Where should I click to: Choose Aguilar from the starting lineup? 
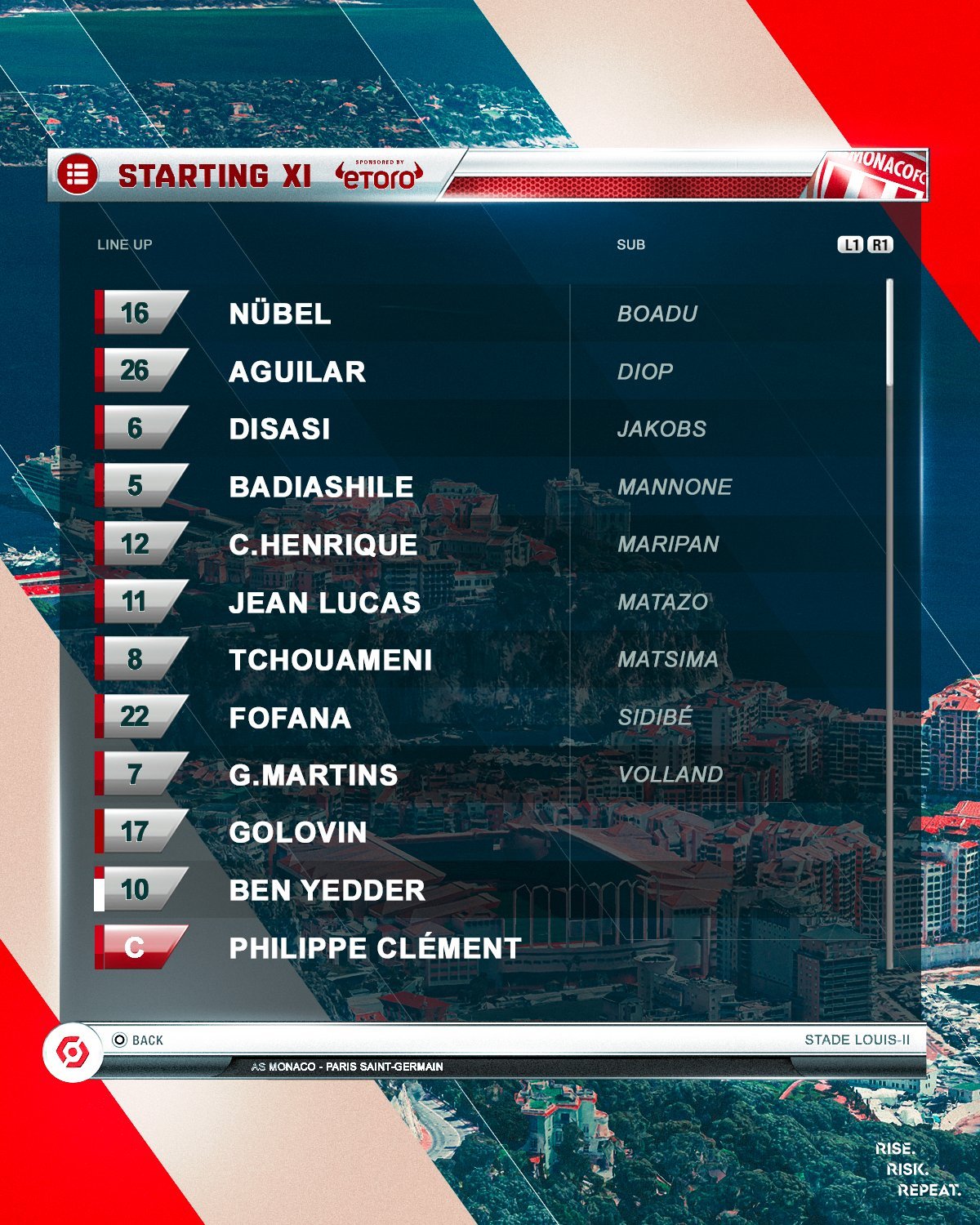tap(297, 372)
